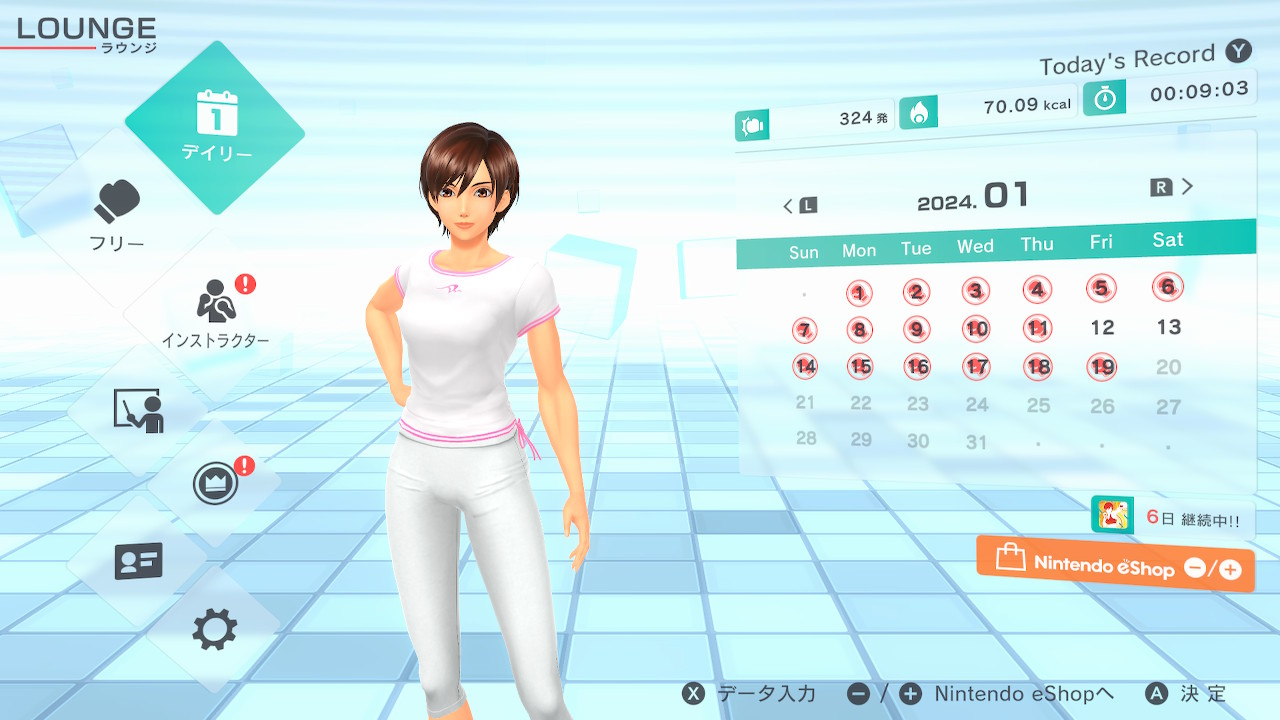
Task: Open the 6-day streak badge
Action: (1172, 517)
